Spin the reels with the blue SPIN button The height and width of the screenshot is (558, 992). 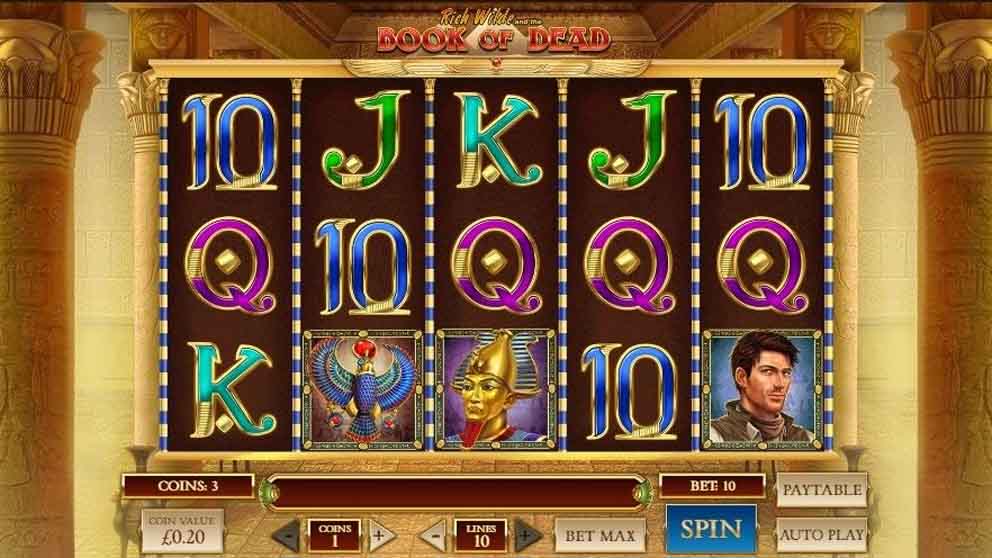coord(711,529)
